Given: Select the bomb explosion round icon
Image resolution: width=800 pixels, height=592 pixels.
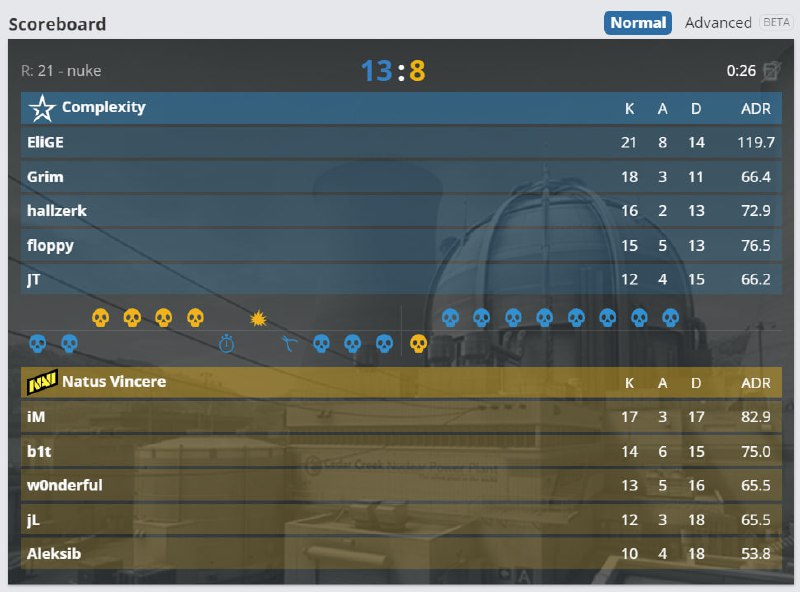Looking at the screenshot, I should [258, 318].
